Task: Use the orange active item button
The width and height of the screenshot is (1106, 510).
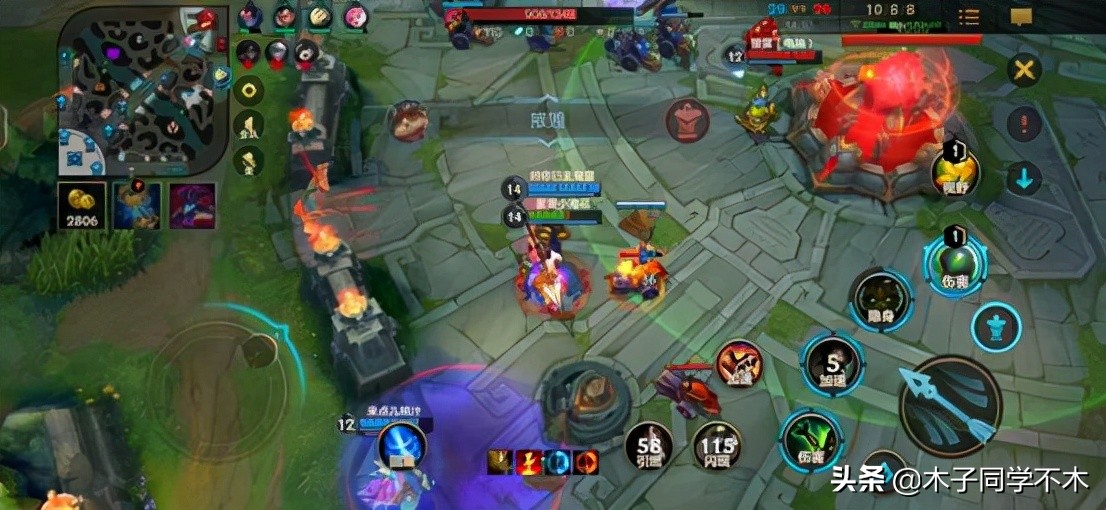Action: coord(738,364)
